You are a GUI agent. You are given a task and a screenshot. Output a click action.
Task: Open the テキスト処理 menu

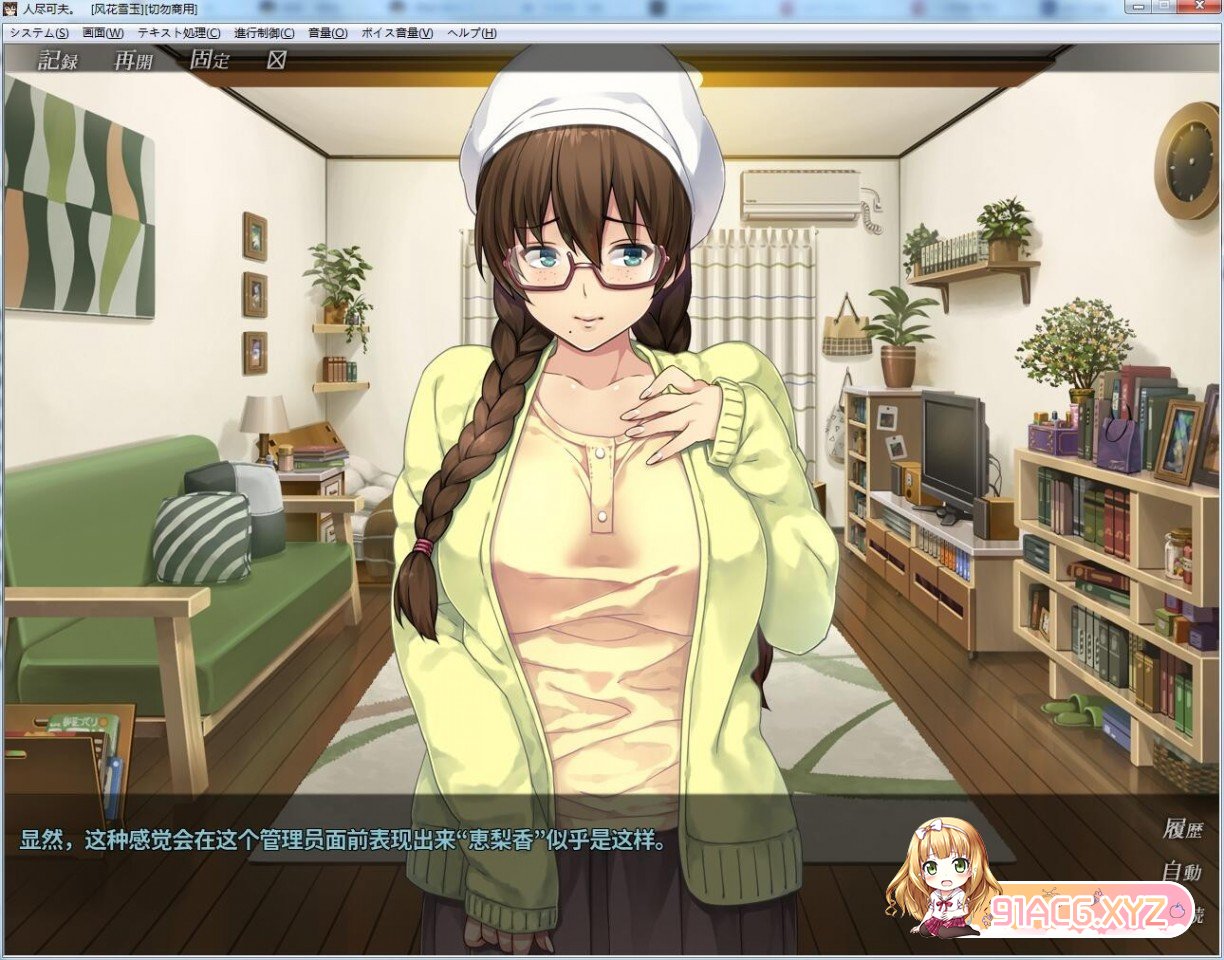coord(179,33)
